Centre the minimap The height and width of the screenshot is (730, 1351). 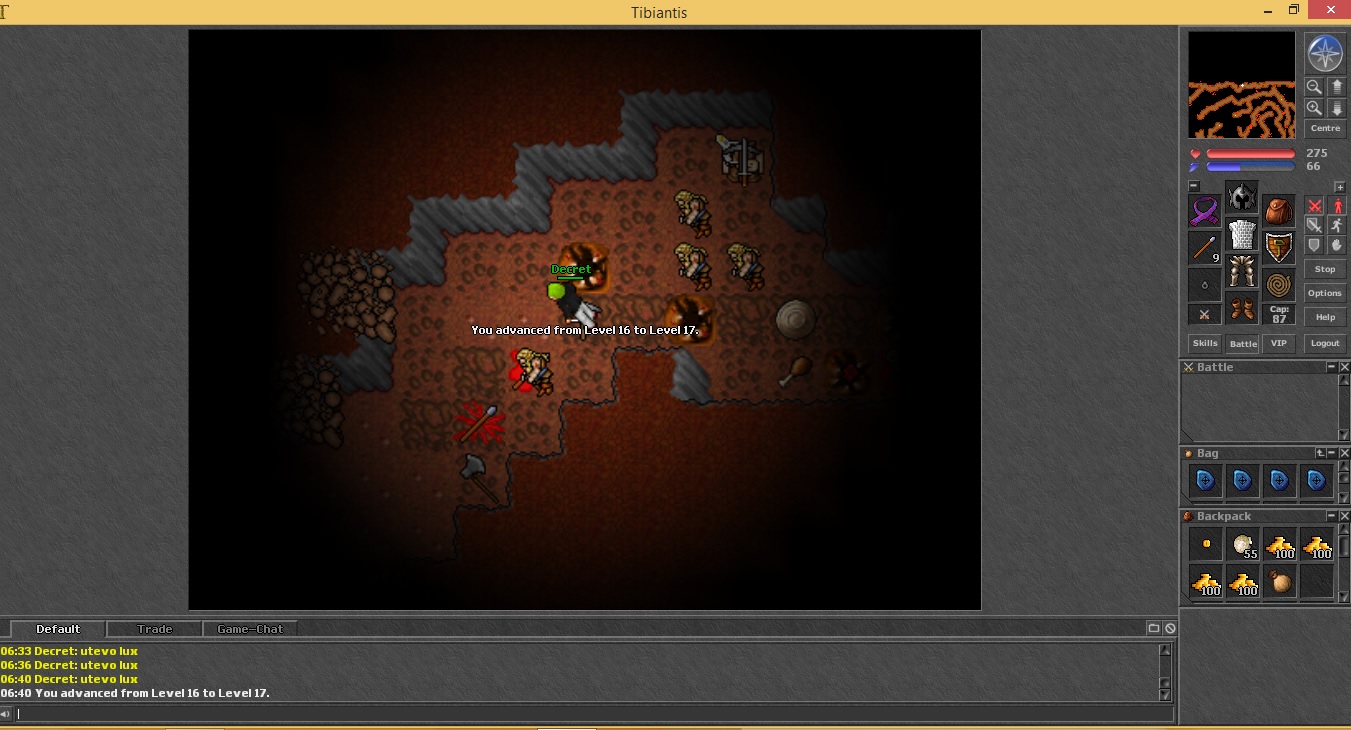pyautogui.click(x=1325, y=128)
